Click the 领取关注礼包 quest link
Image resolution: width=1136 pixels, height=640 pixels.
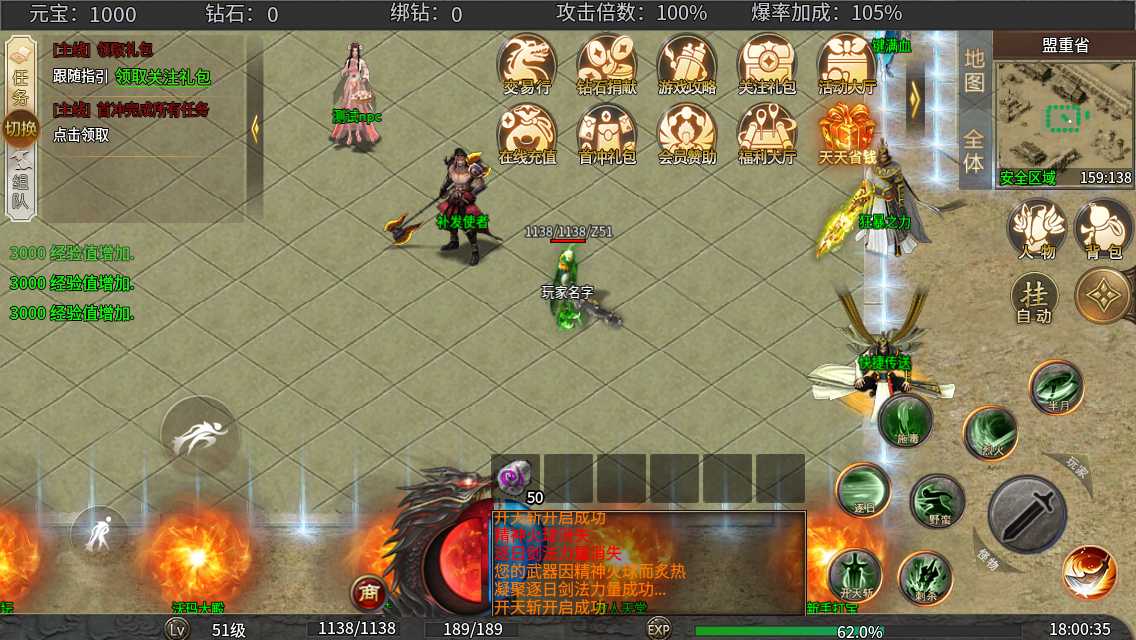(x=163, y=76)
